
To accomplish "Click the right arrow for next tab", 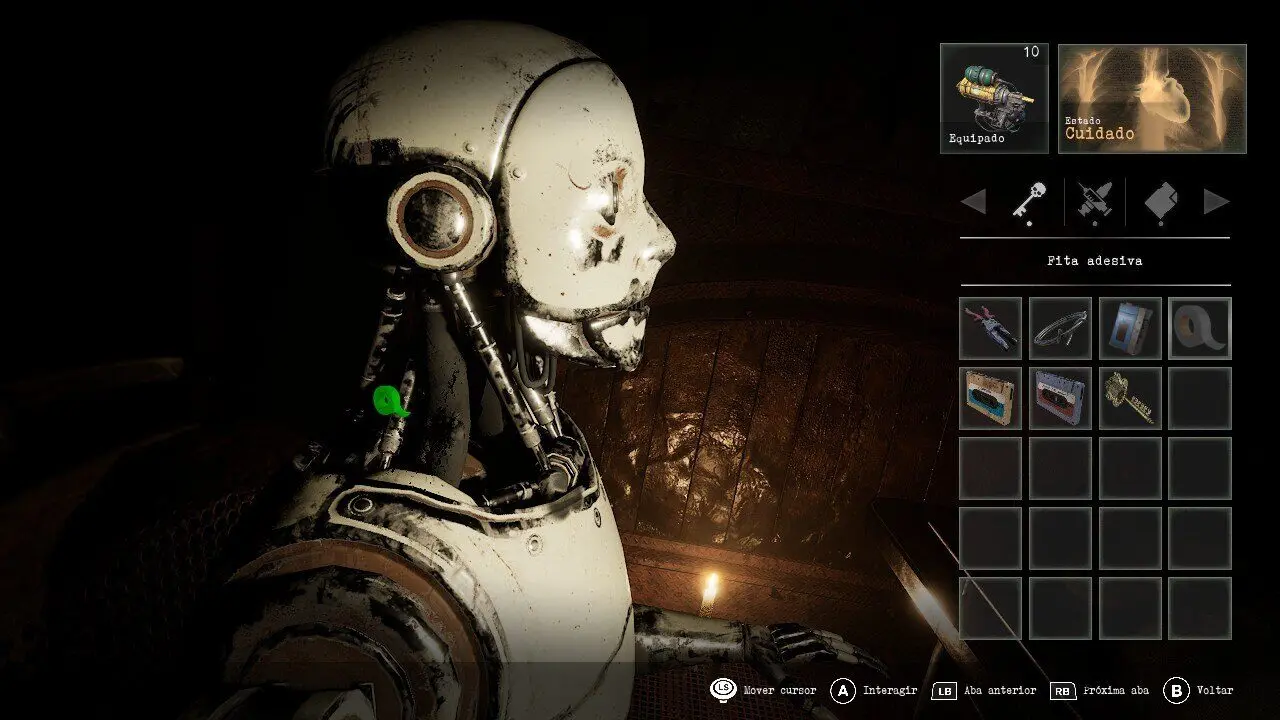I will click(x=1216, y=202).
